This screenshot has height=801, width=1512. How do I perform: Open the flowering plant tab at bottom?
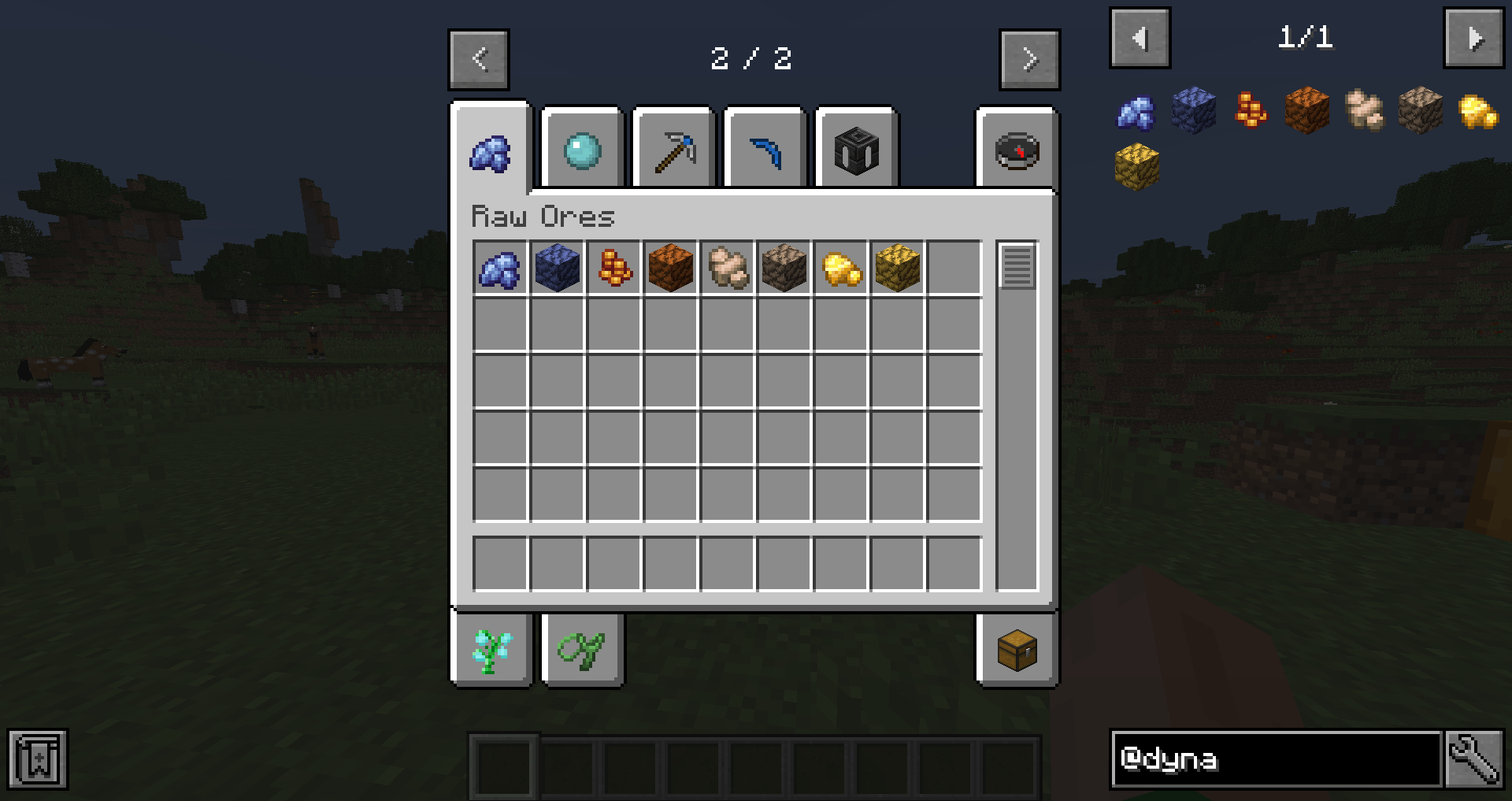tap(491, 651)
